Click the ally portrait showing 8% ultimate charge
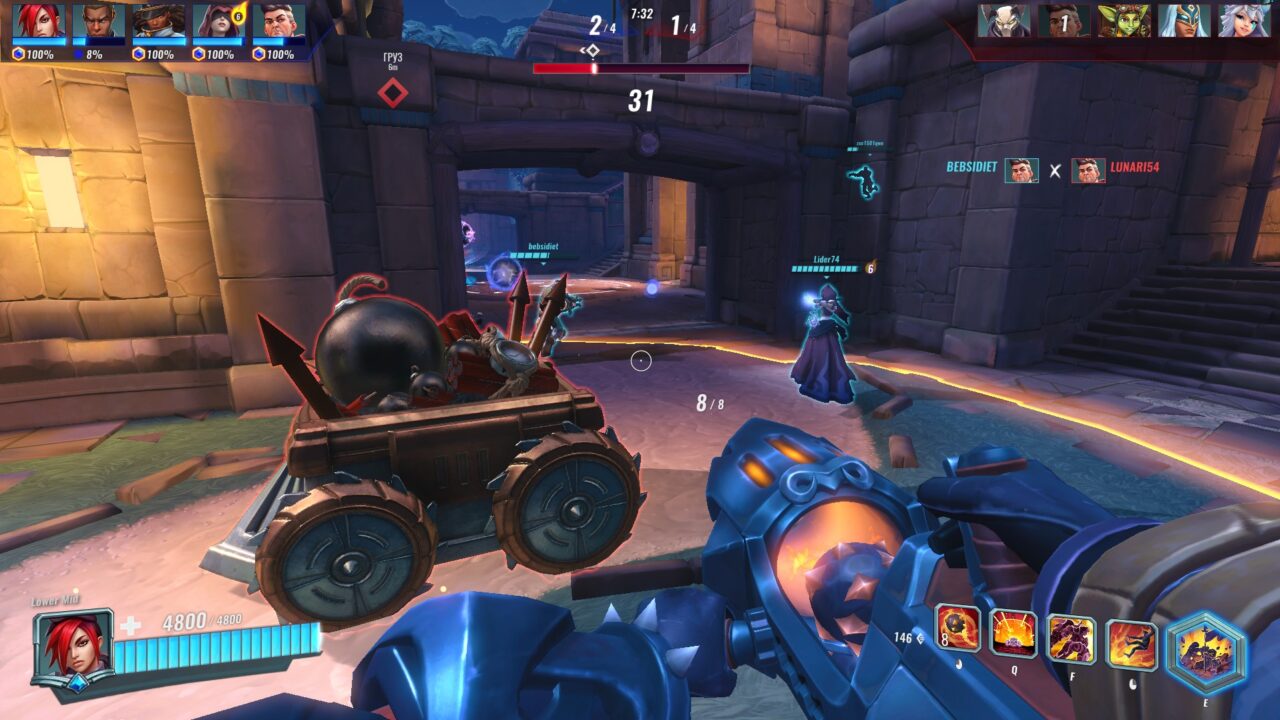The image size is (1280, 720). [100, 18]
